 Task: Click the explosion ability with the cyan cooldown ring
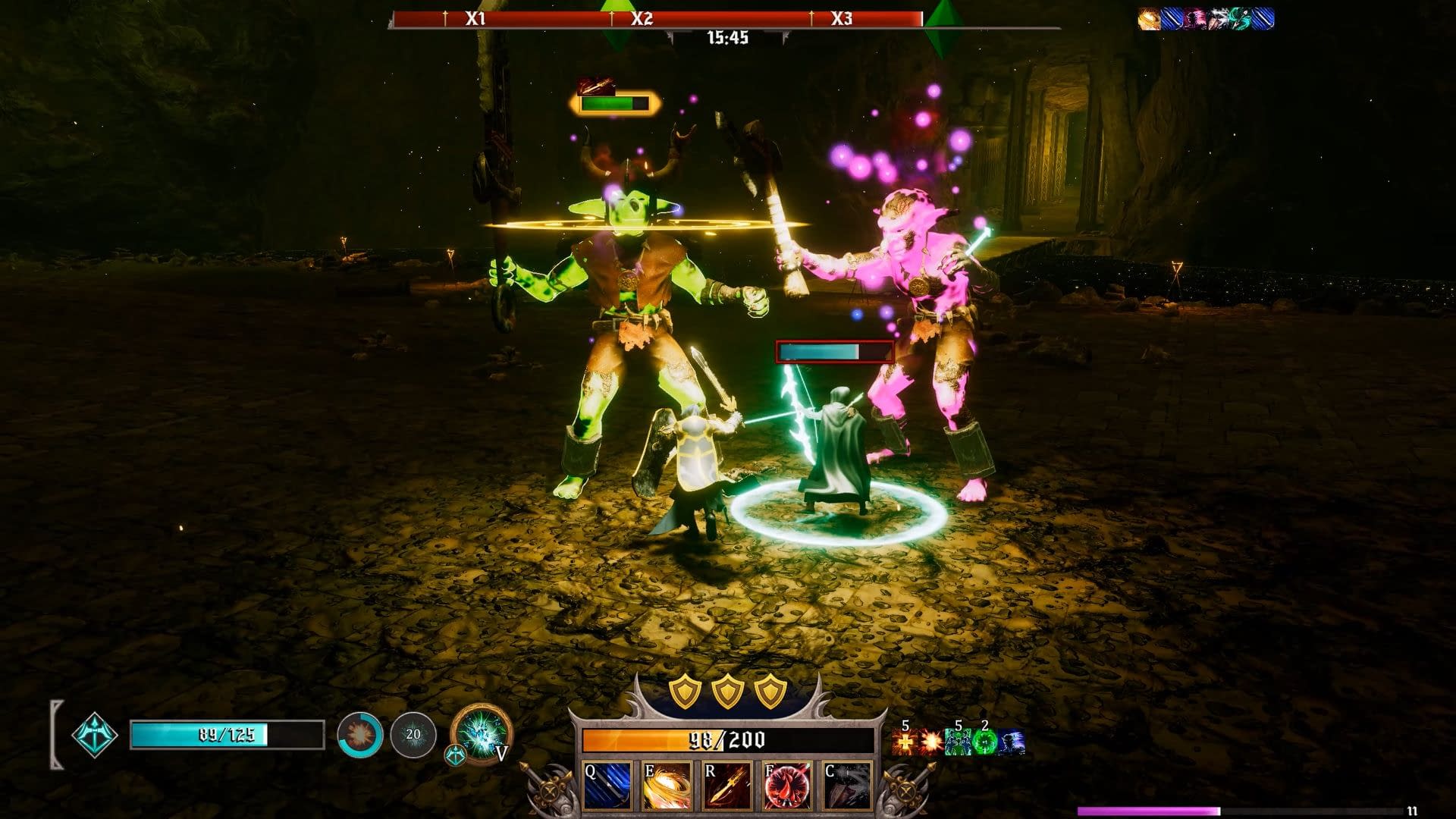pyautogui.click(x=359, y=734)
